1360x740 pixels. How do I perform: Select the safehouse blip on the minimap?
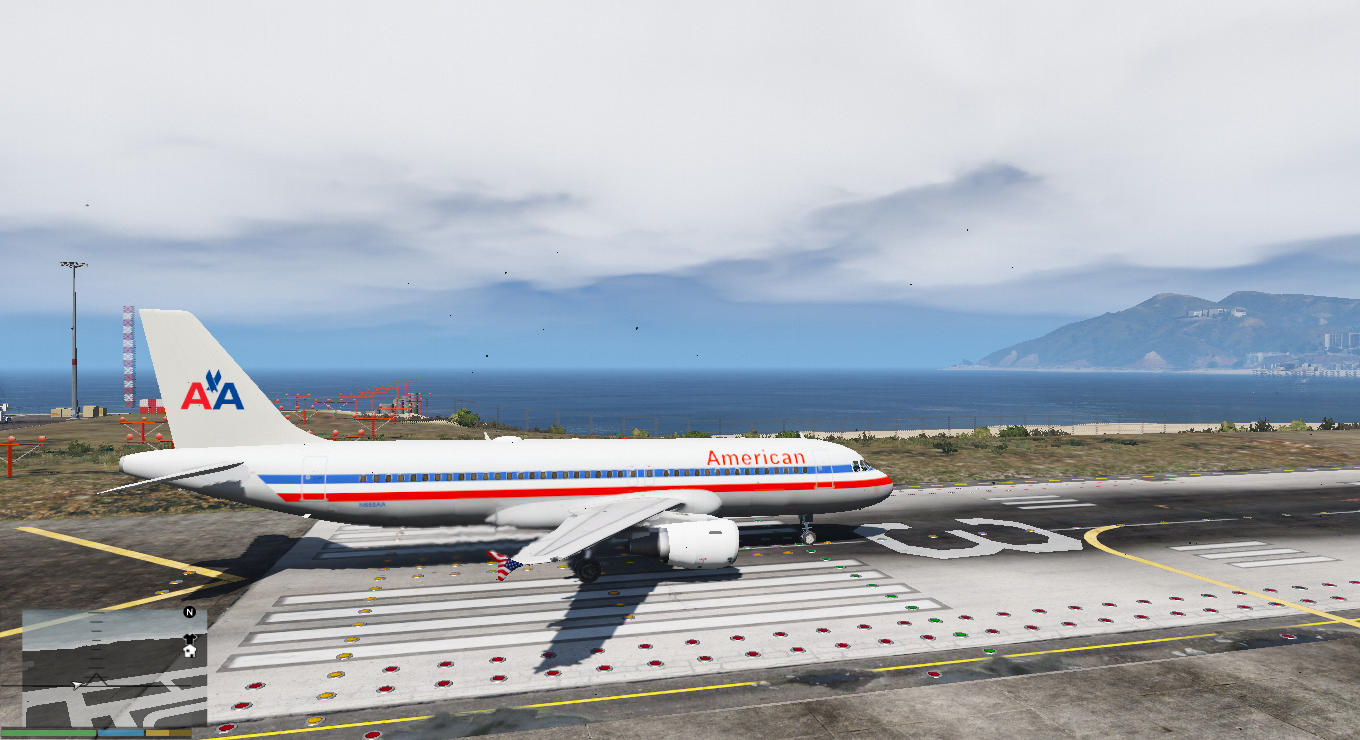[189, 650]
